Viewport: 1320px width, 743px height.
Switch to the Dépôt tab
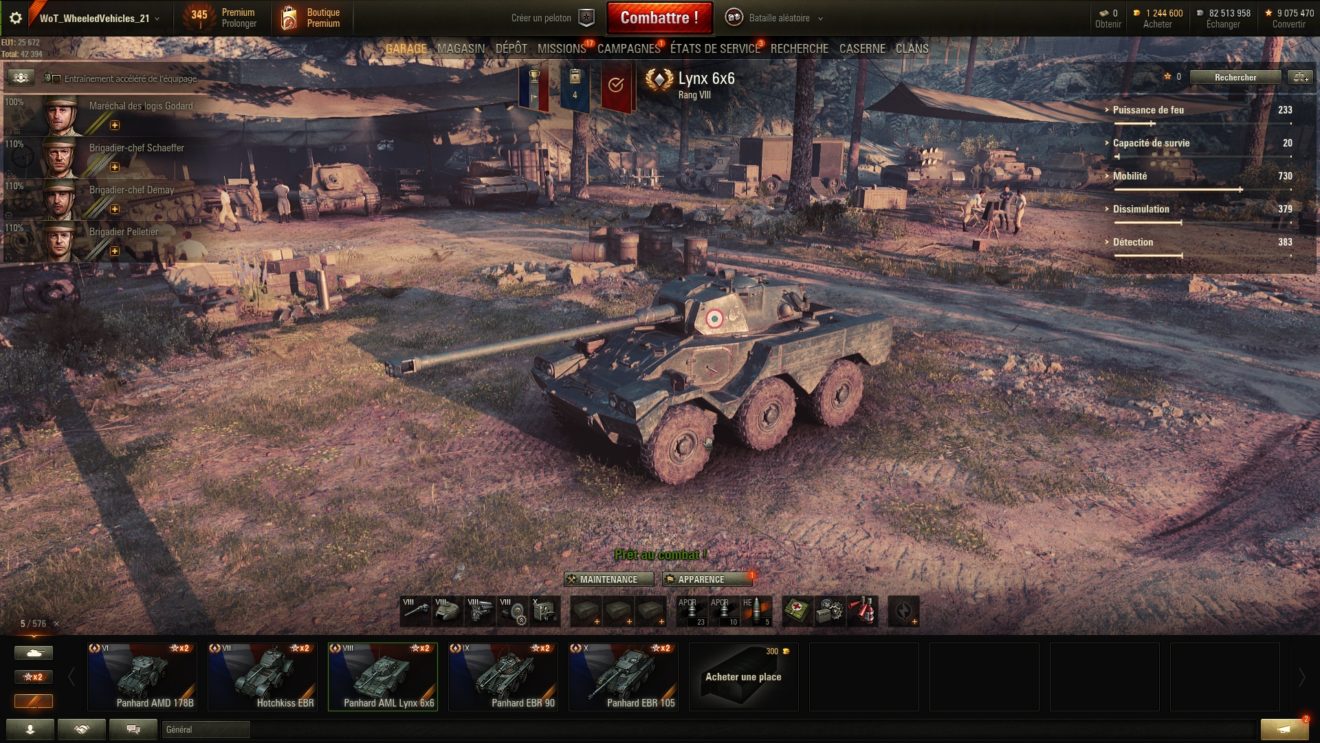click(x=511, y=48)
